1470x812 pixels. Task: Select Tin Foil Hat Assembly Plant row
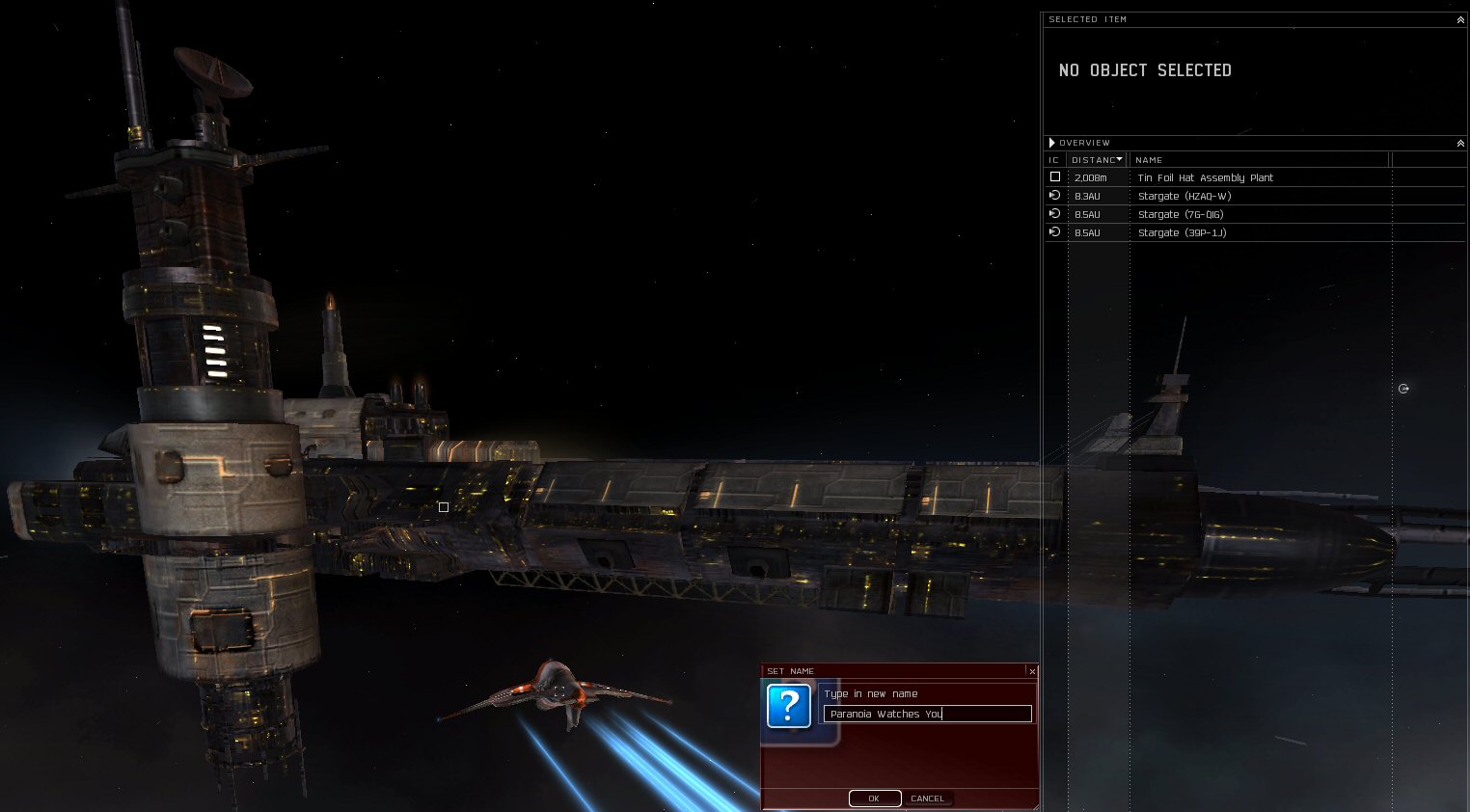(1205, 177)
